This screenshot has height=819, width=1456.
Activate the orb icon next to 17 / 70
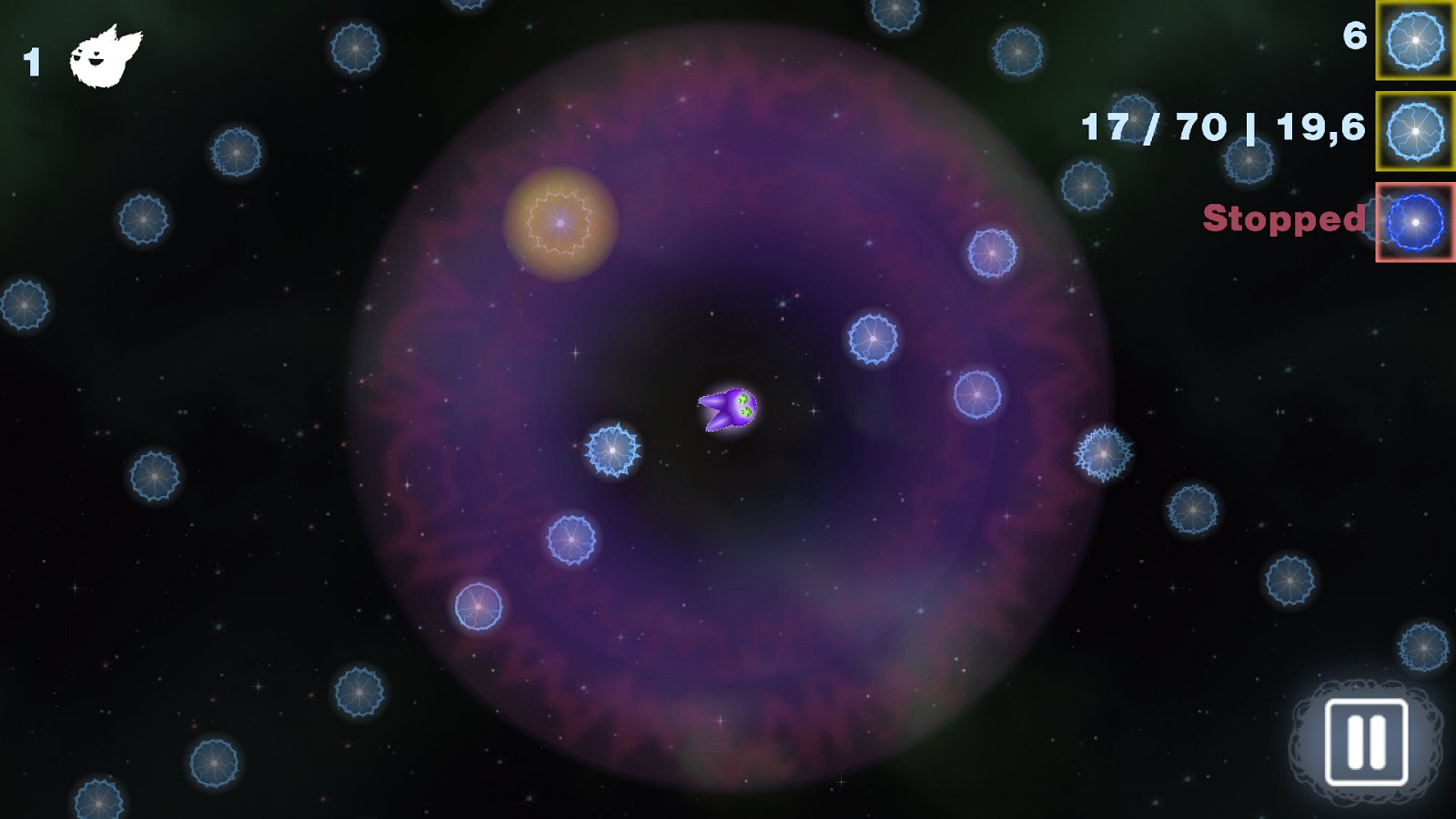1415,131
